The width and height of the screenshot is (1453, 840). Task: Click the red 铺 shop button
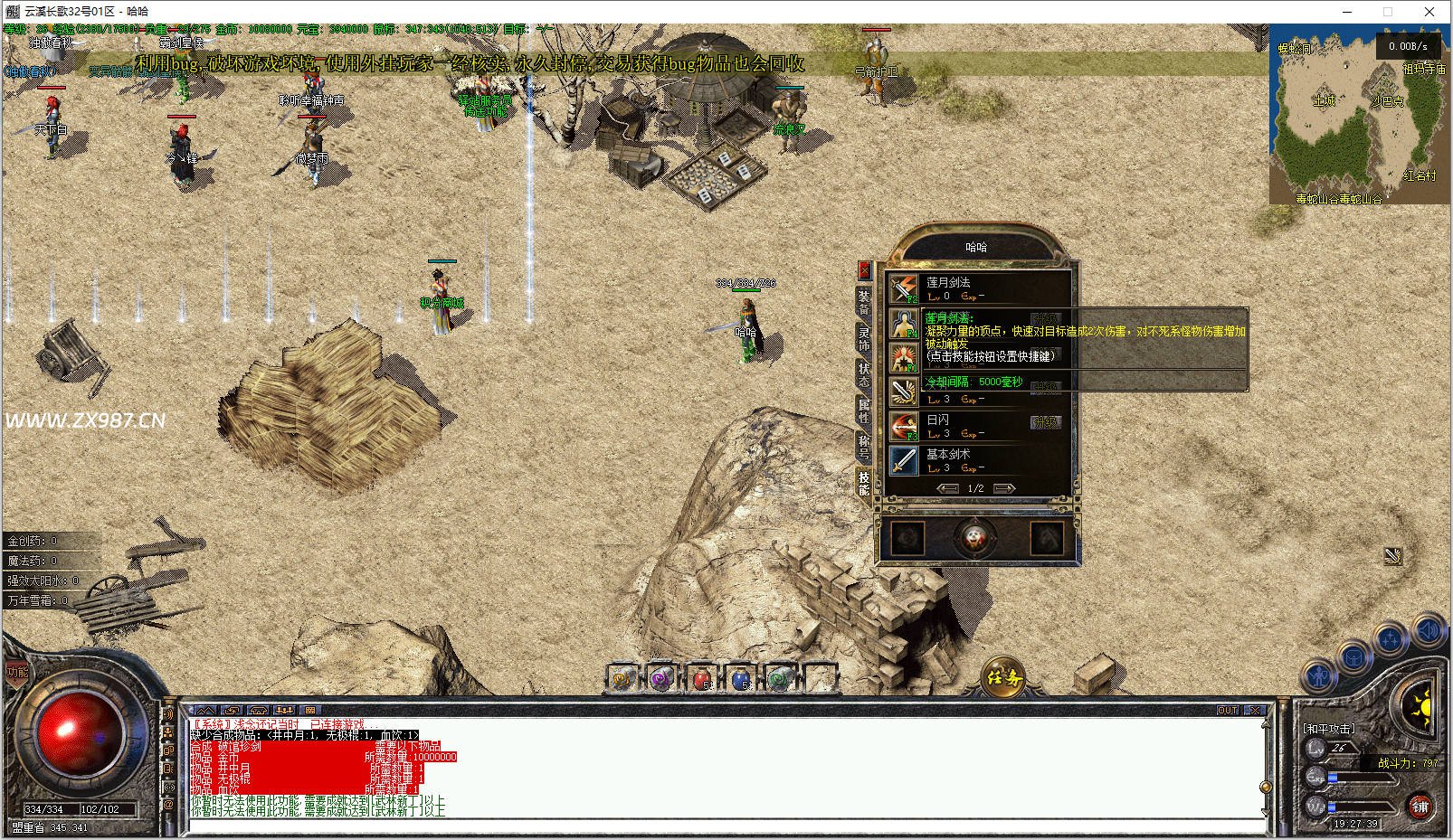tap(1420, 807)
